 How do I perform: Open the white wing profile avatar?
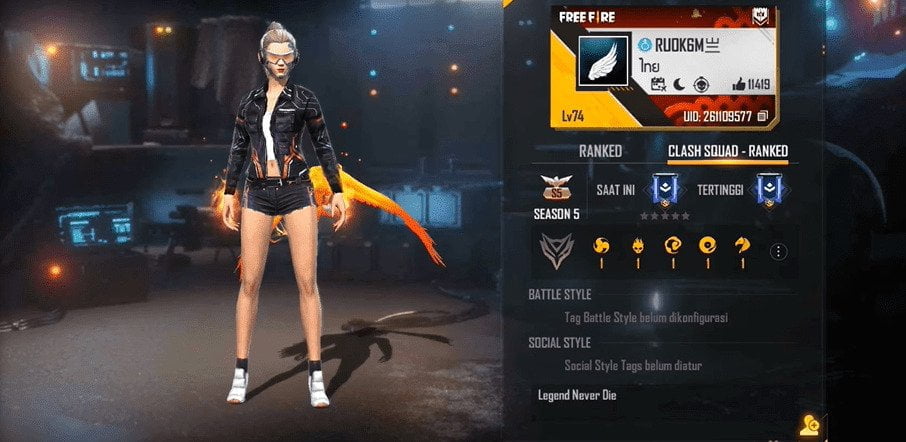coord(602,64)
